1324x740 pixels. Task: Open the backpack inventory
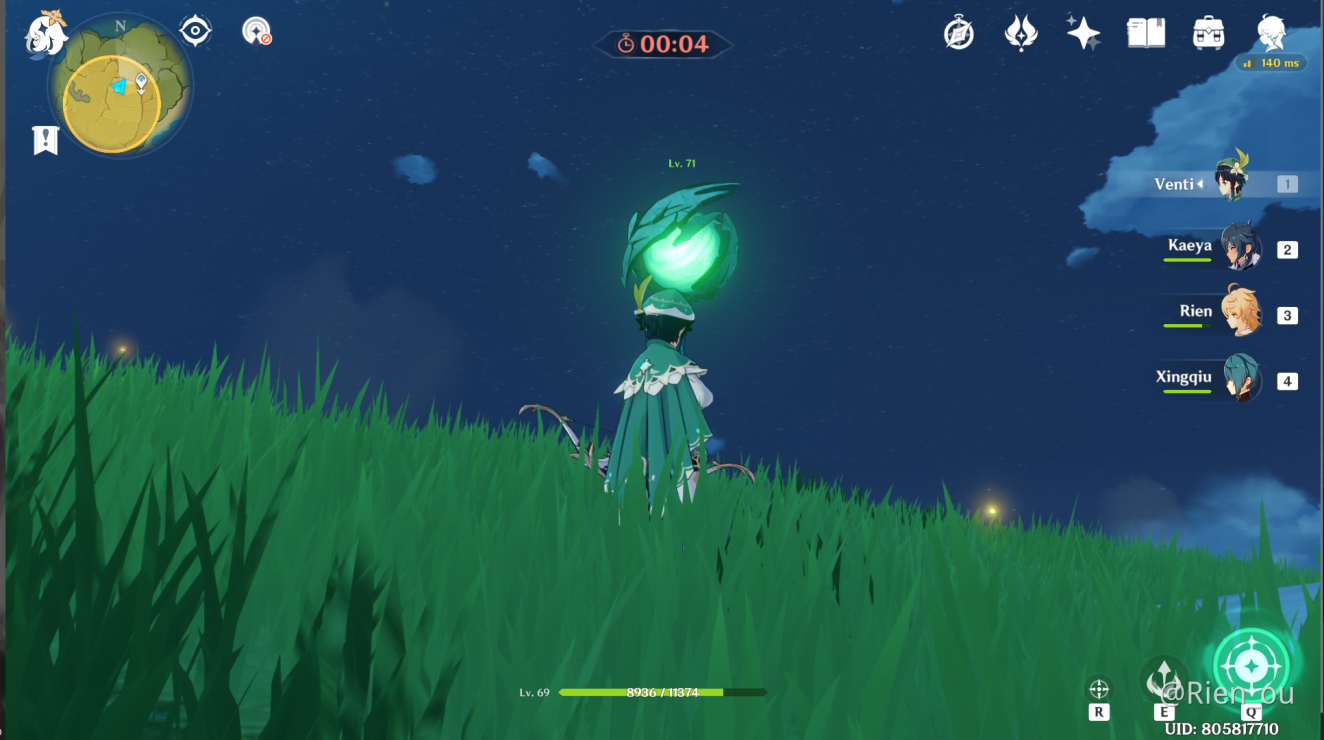pos(1209,33)
